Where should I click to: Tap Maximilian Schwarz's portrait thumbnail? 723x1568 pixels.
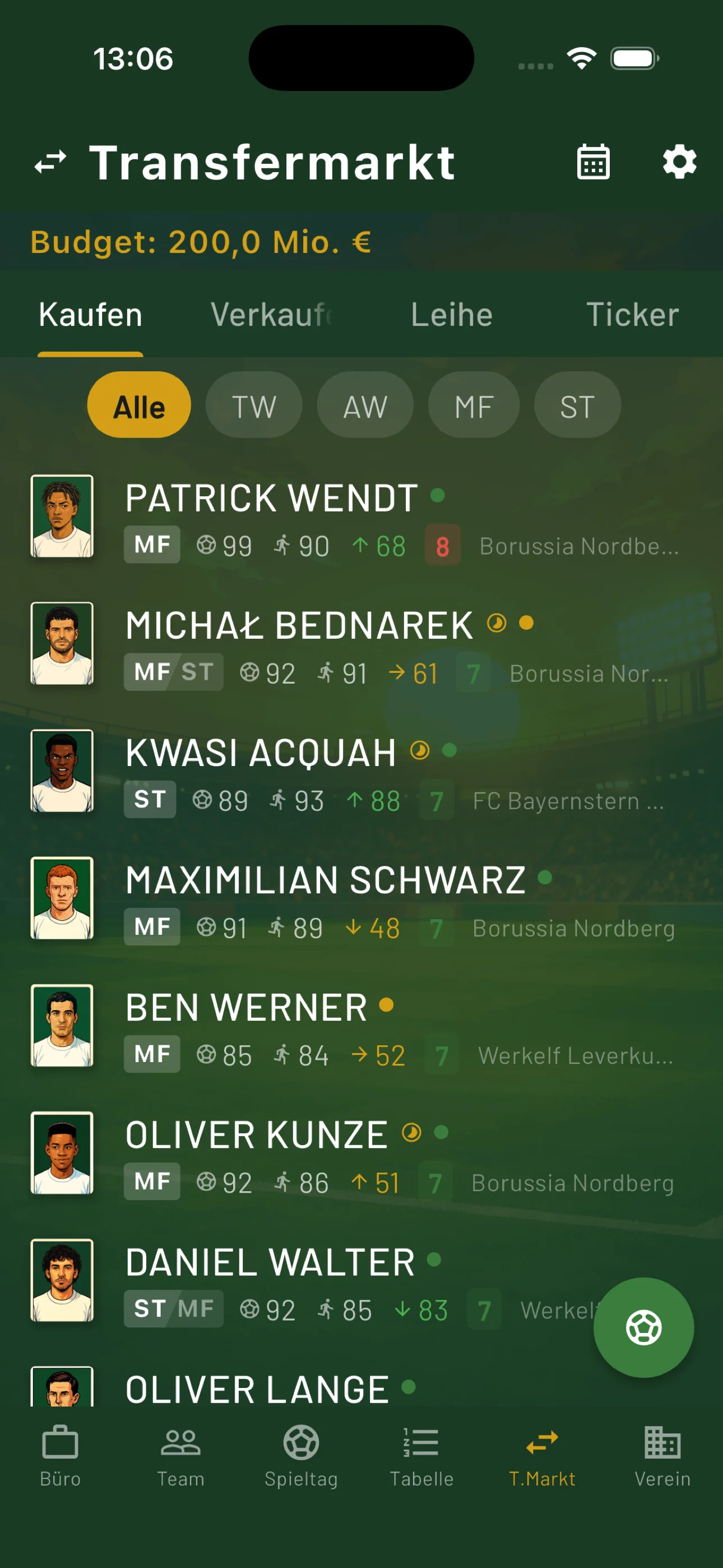[63, 898]
